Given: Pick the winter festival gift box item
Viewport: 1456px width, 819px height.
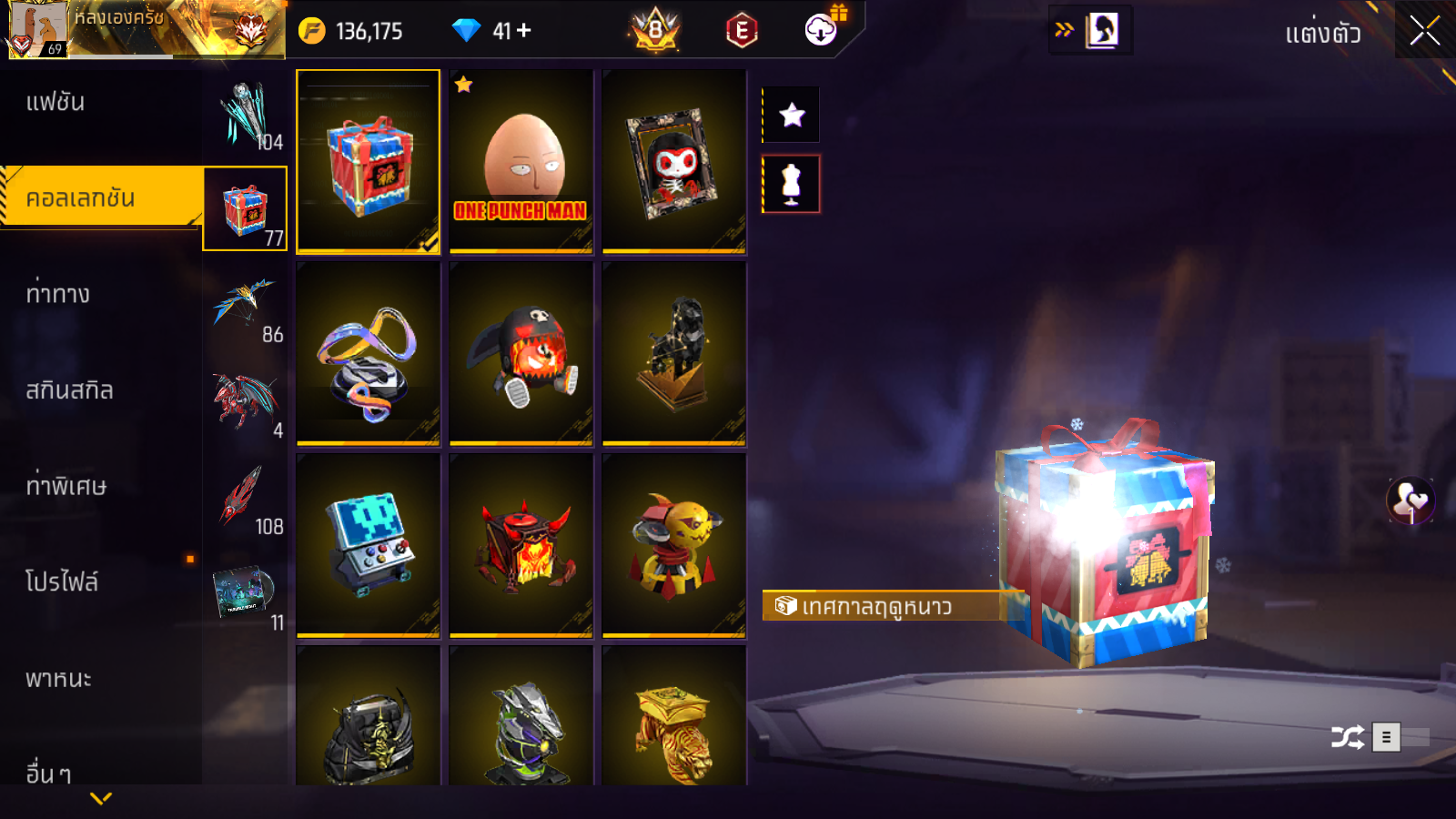Looking at the screenshot, I should pyautogui.click(x=368, y=161).
